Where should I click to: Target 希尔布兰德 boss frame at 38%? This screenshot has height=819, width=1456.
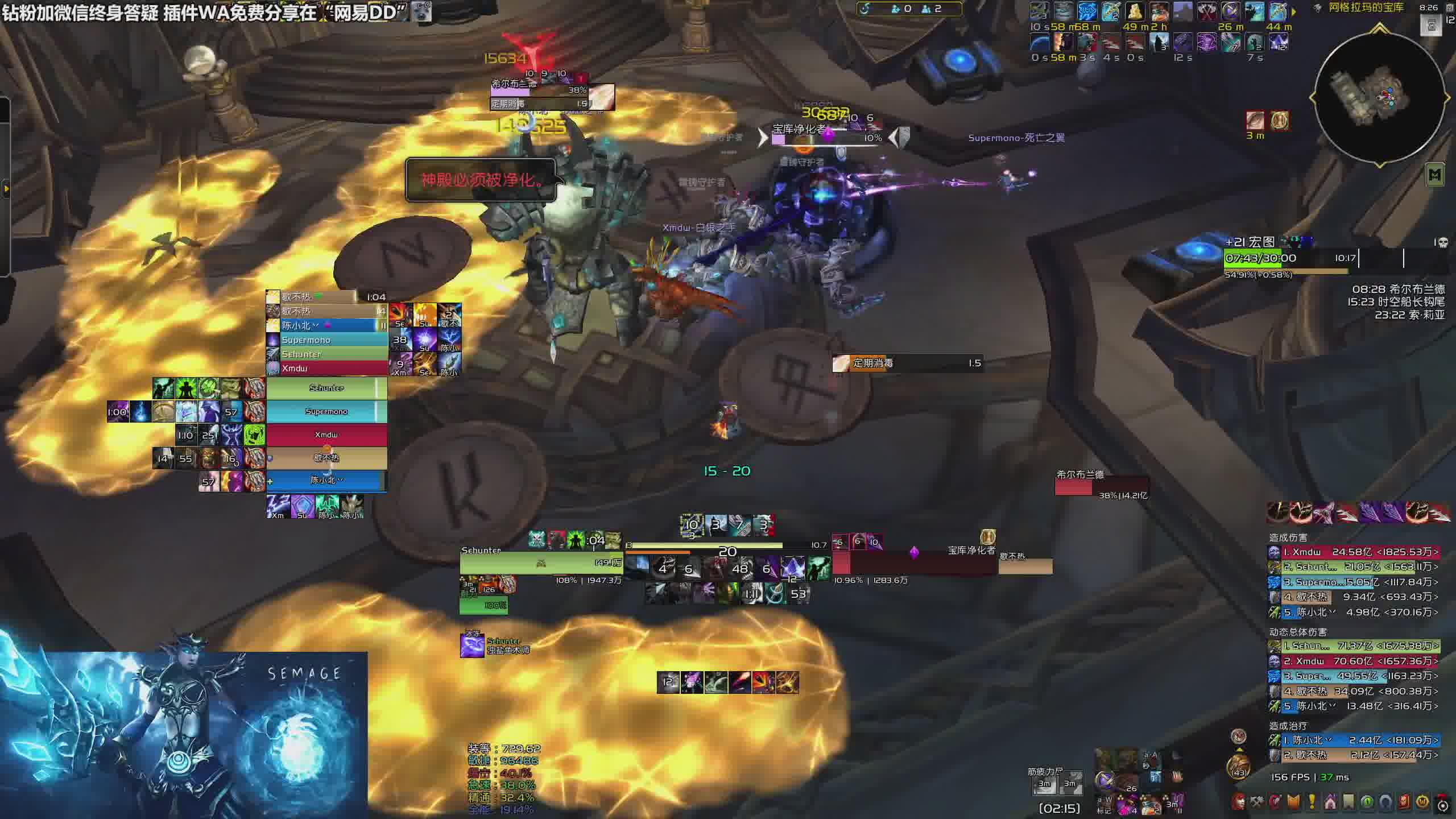tap(1101, 486)
